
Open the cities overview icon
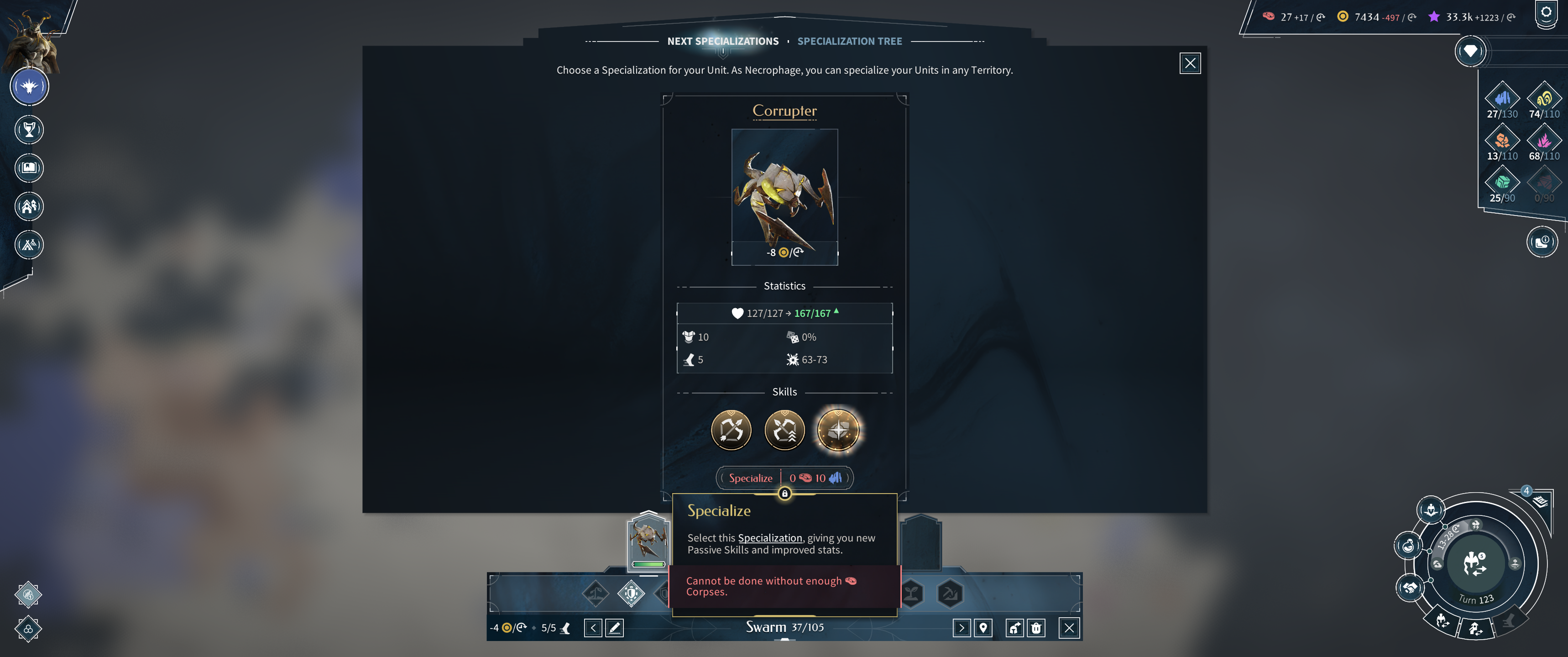[x=29, y=206]
